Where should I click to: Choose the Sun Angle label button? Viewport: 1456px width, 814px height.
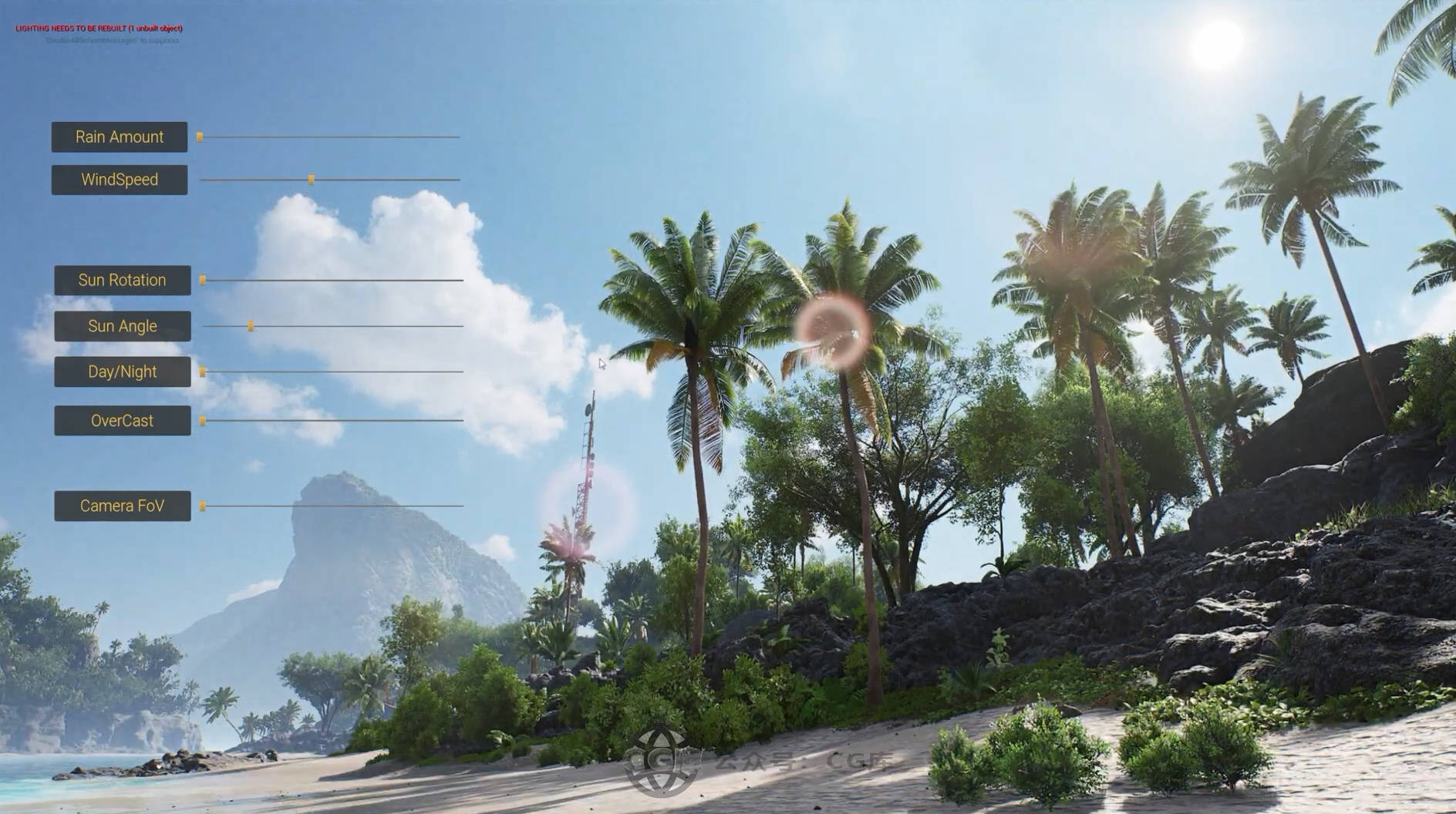pos(122,326)
